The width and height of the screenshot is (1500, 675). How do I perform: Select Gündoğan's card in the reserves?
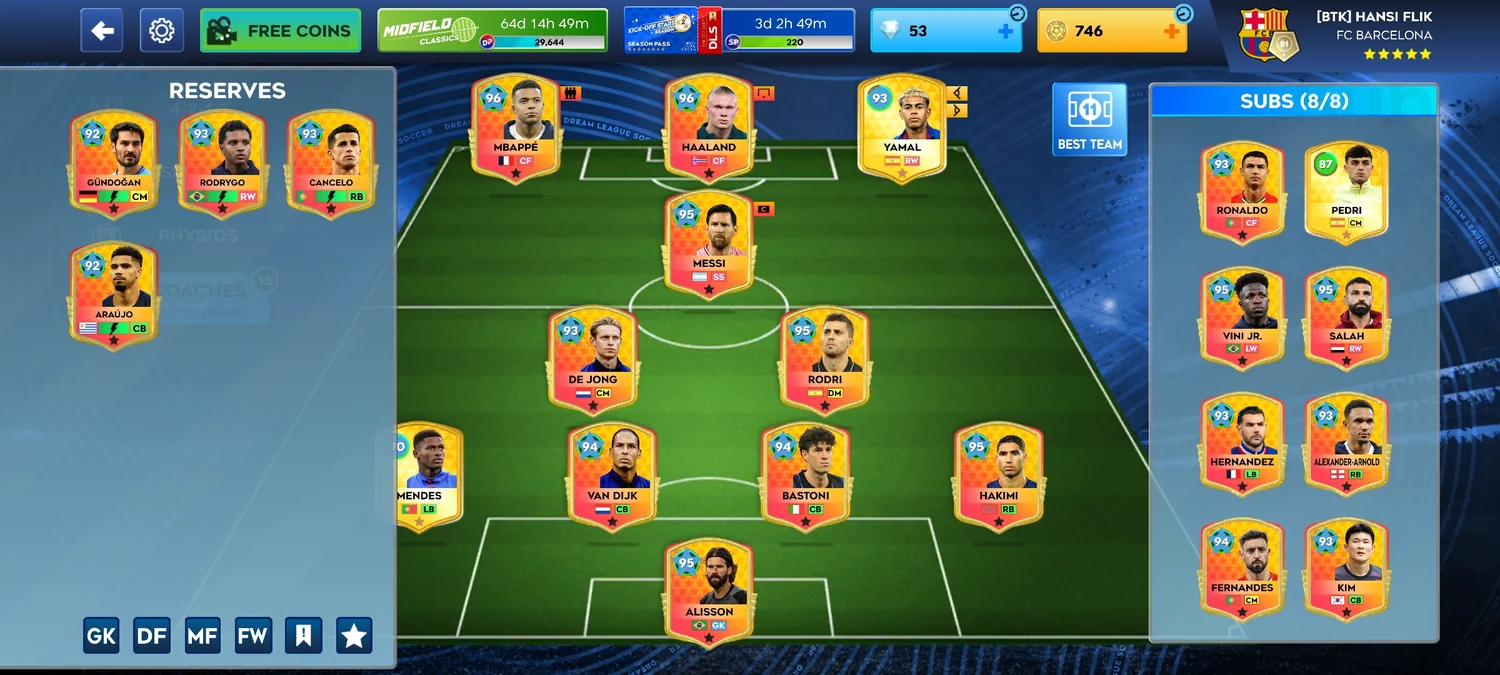pyautogui.click(x=113, y=161)
